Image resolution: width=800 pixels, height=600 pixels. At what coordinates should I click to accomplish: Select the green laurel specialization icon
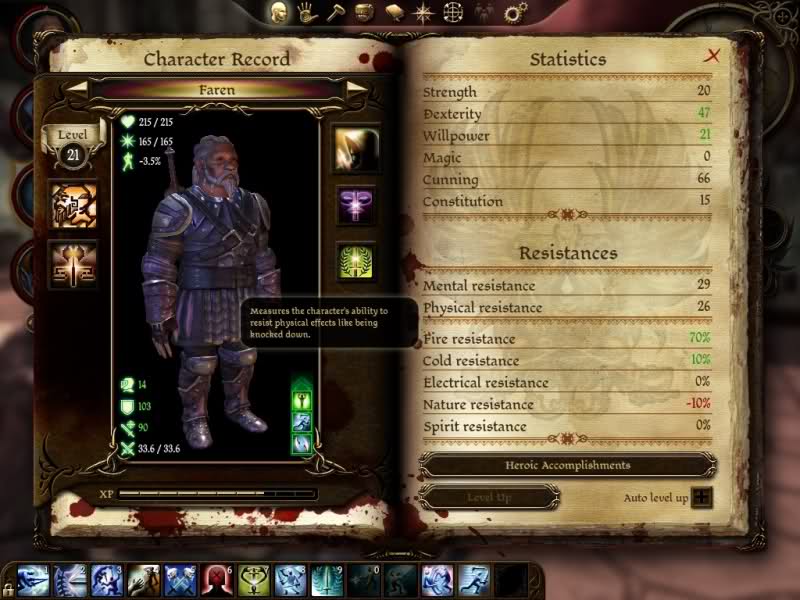pos(356,262)
